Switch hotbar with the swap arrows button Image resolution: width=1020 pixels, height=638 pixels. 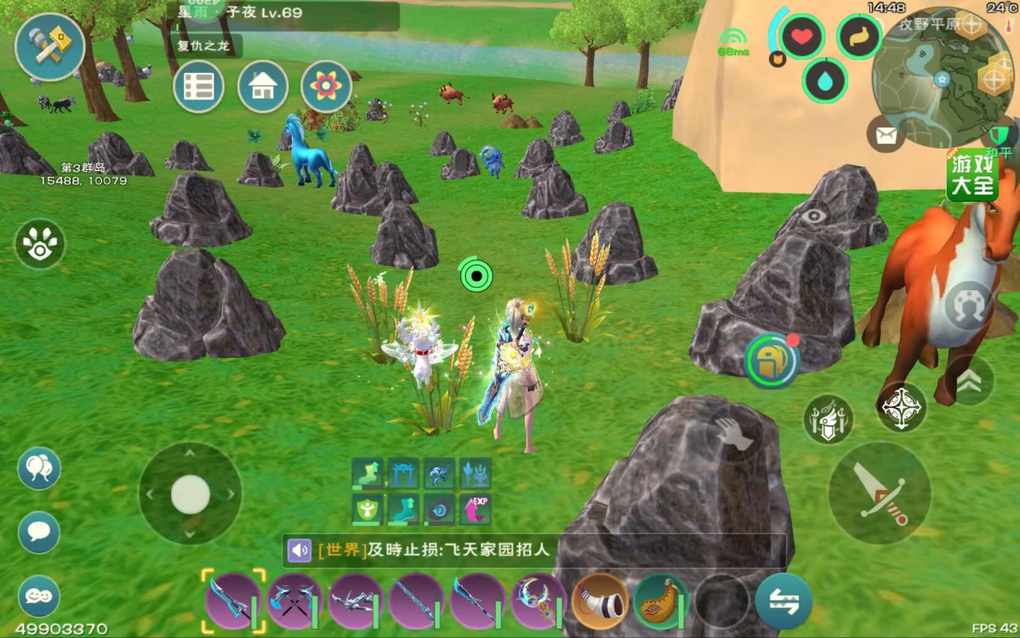pos(783,601)
